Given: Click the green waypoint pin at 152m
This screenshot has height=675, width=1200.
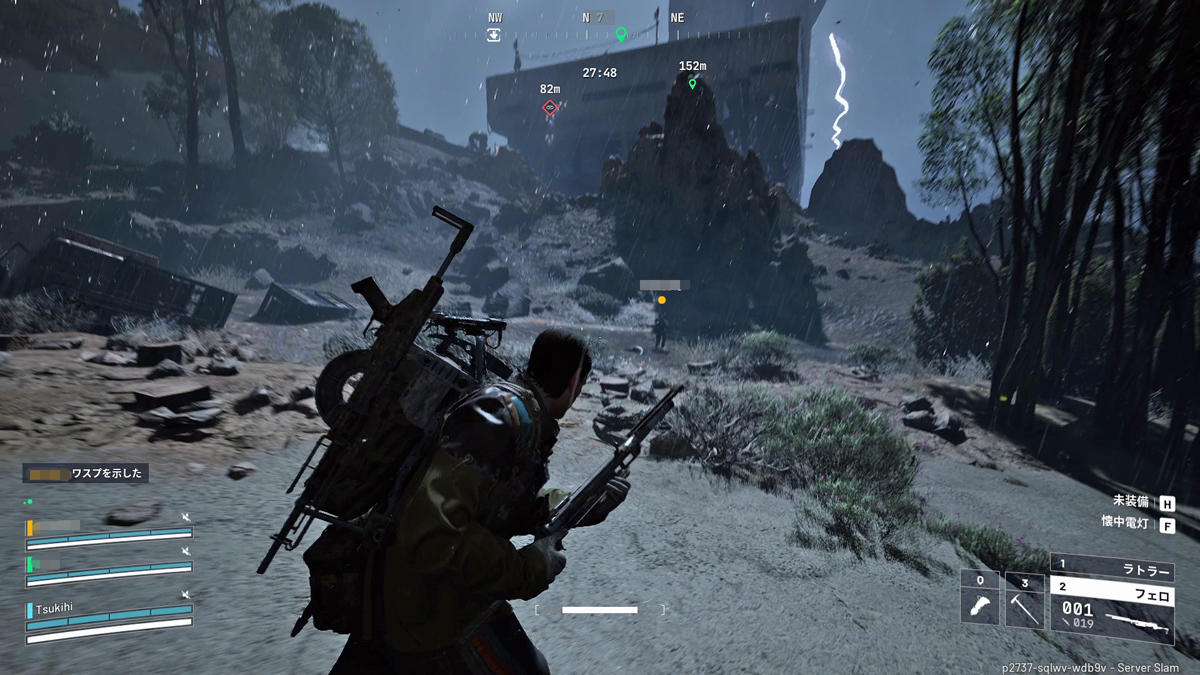Looking at the screenshot, I should point(692,84).
